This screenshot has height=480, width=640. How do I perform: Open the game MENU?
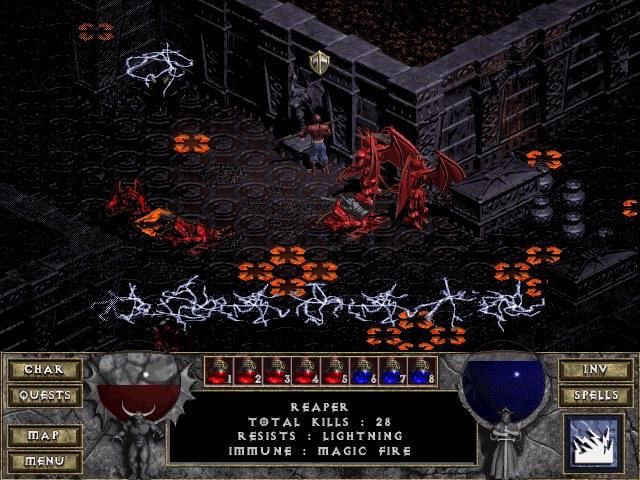pos(43,461)
